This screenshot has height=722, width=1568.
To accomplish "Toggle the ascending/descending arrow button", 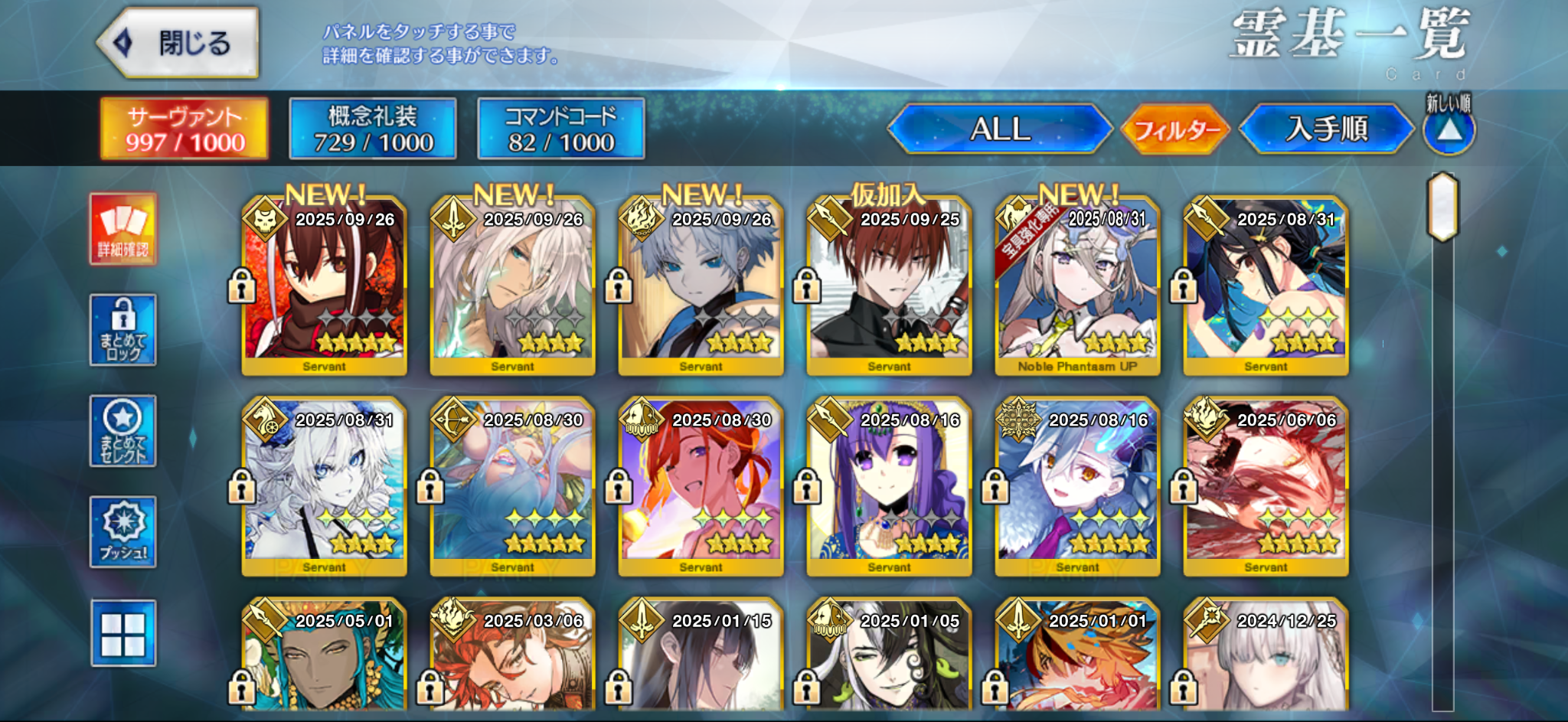I will (x=1449, y=130).
